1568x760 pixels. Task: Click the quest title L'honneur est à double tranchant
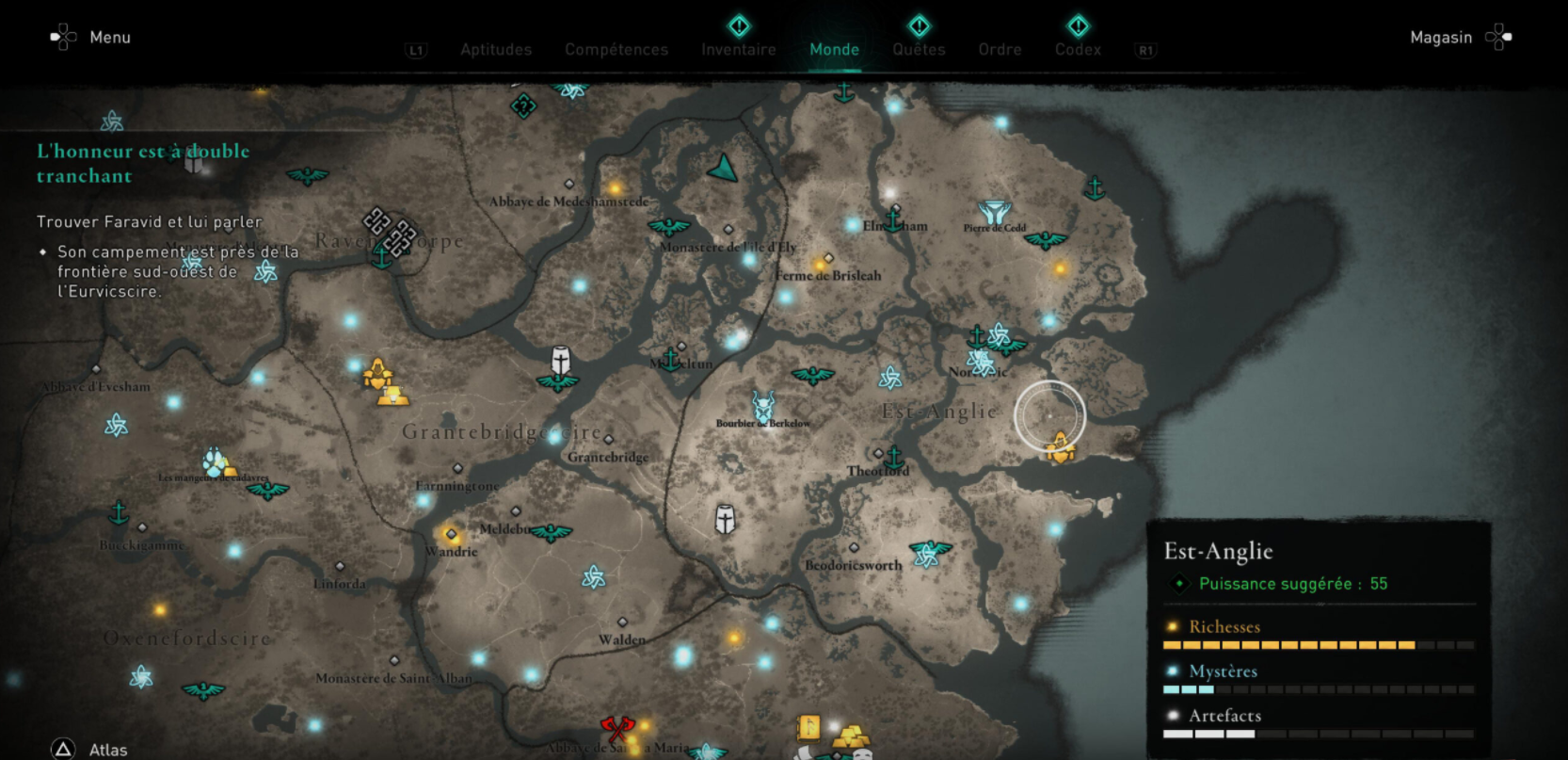coord(142,163)
